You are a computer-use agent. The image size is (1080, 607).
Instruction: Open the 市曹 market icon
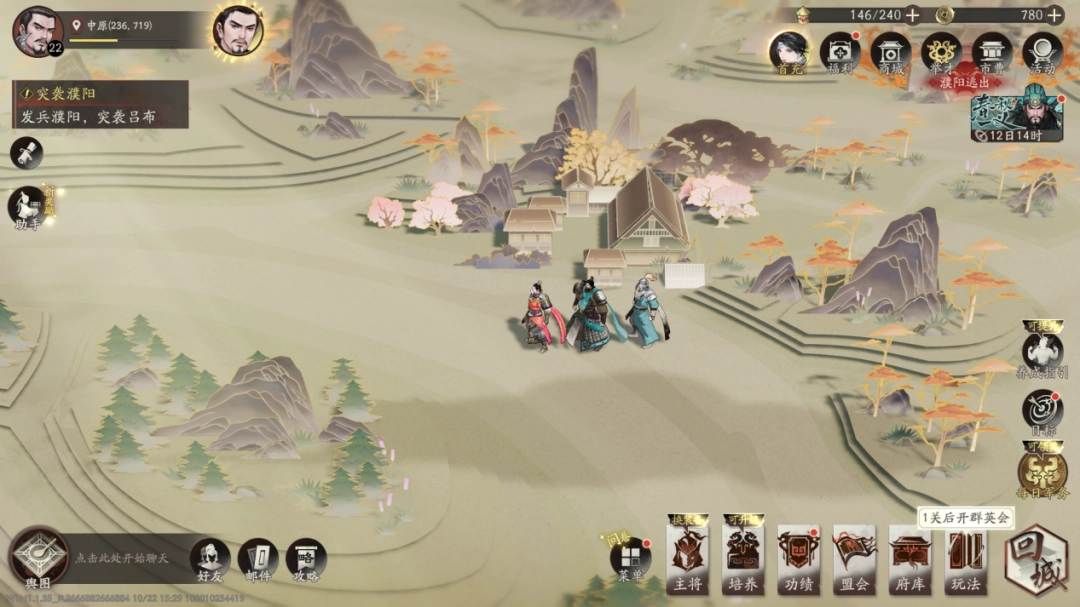[x=992, y=52]
